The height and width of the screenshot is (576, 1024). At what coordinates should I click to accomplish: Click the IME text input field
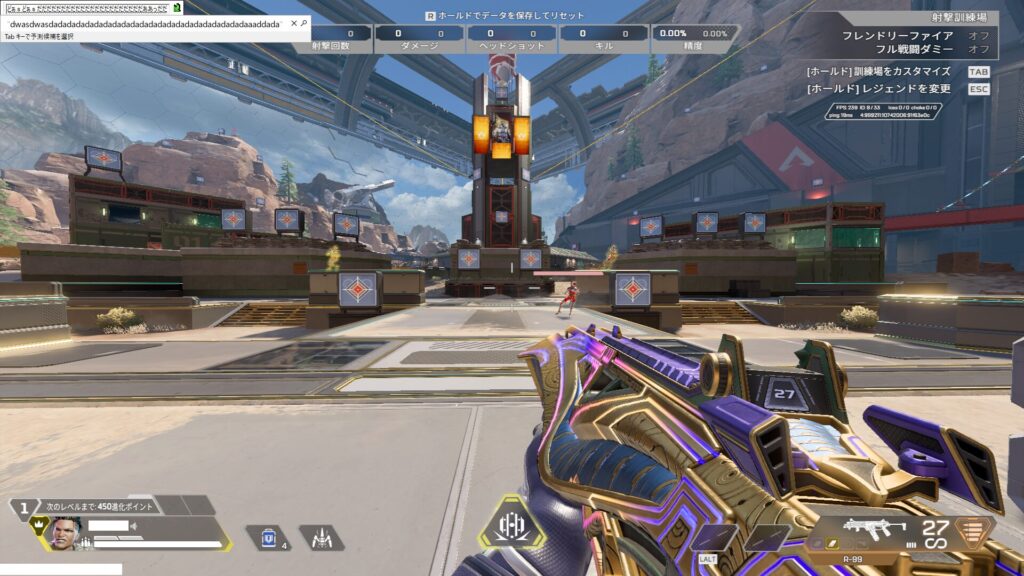click(145, 23)
